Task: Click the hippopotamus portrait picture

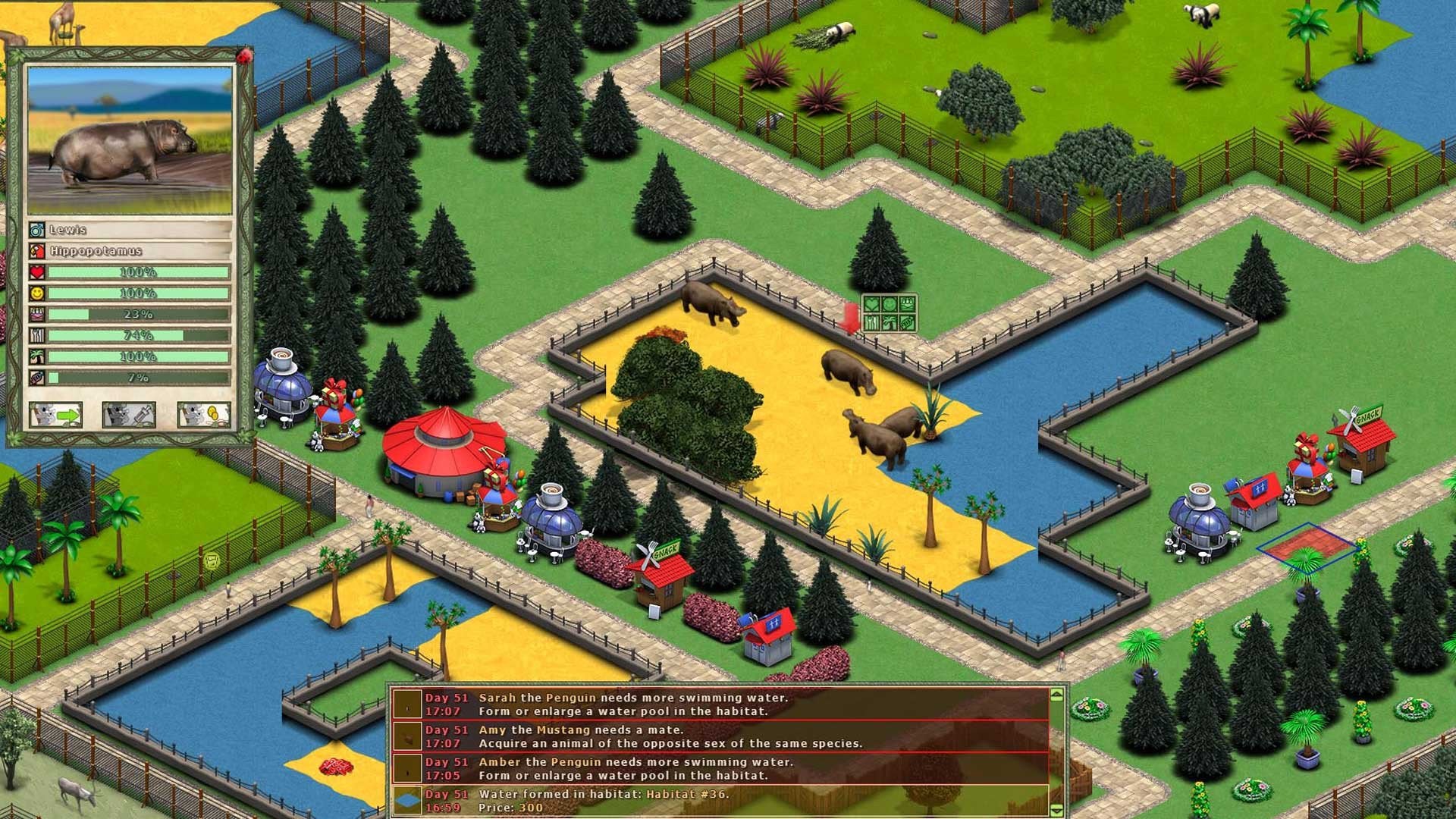Action: [130, 140]
